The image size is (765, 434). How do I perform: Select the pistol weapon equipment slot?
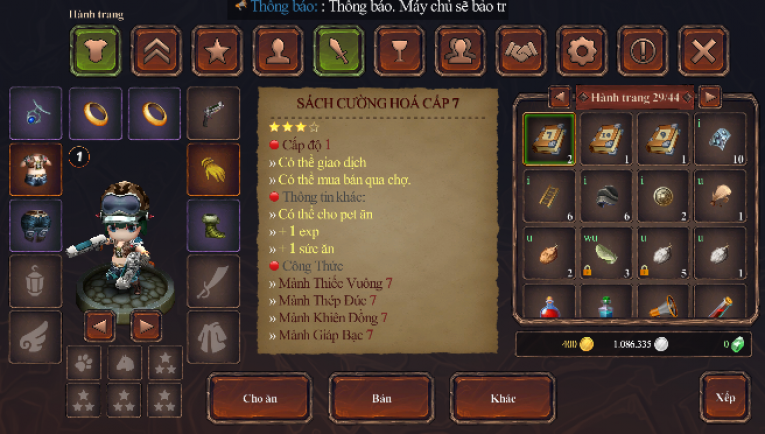(213, 113)
